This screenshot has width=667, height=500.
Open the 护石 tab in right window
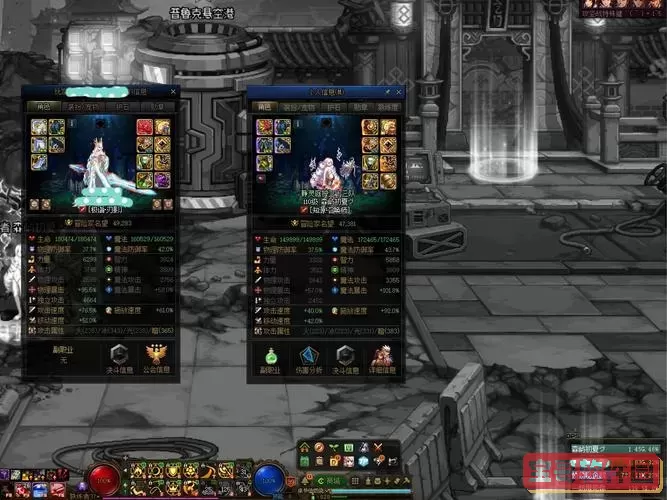coord(333,105)
